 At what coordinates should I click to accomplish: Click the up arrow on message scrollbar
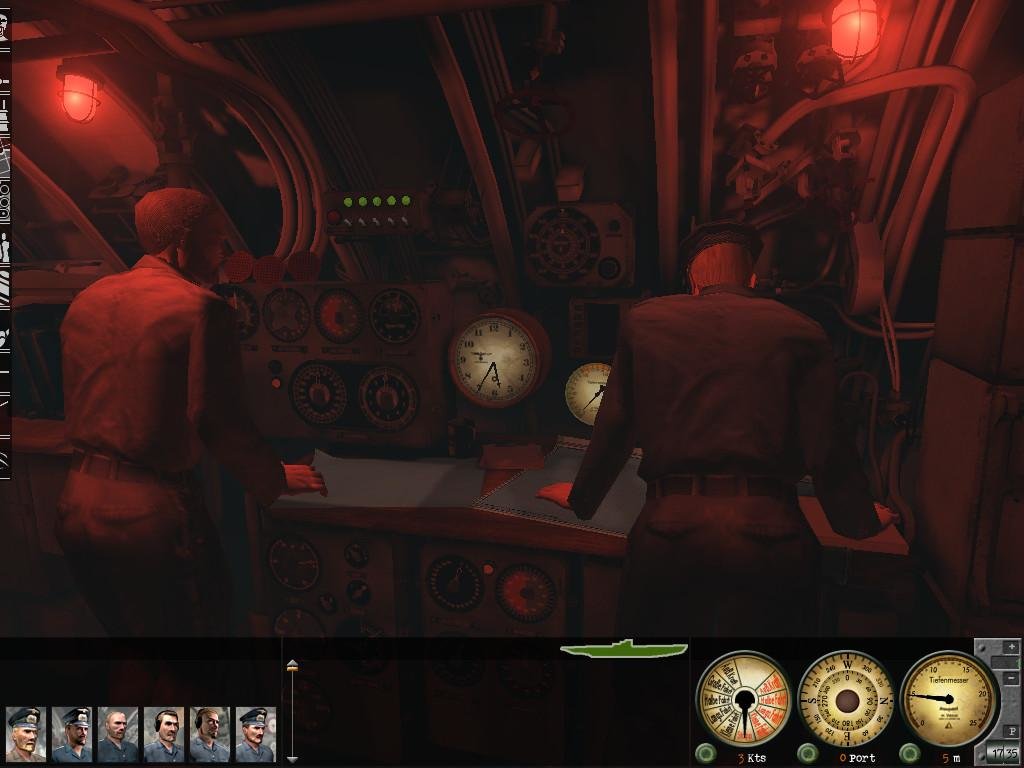292,665
